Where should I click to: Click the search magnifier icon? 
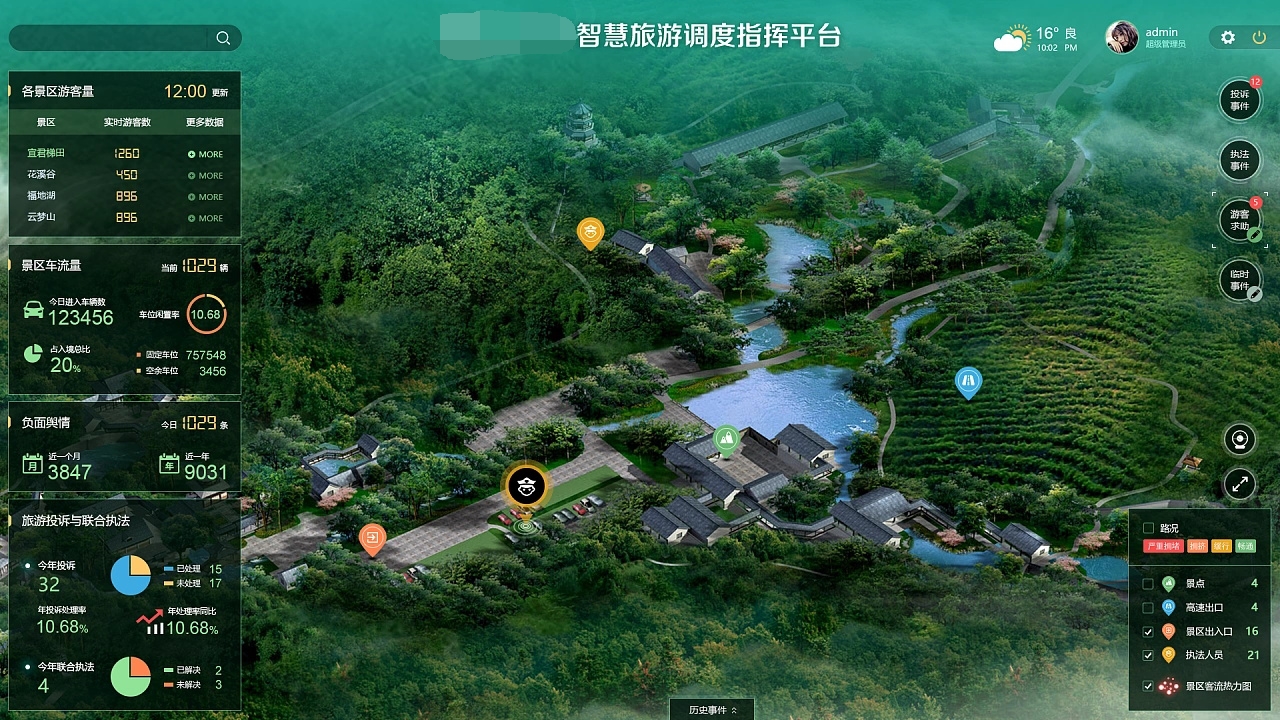tap(223, 37)
